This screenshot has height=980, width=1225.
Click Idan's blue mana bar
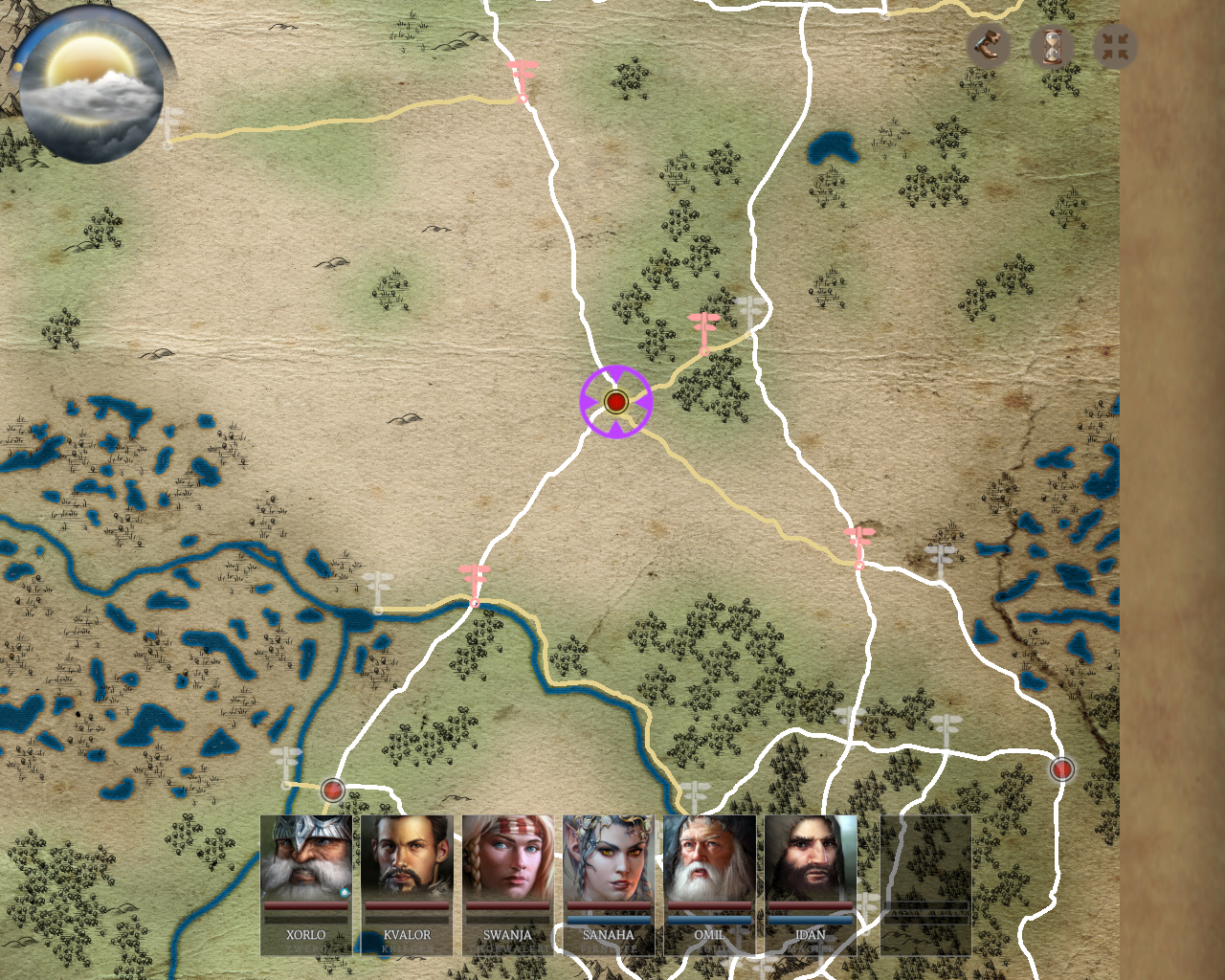tap(812, 919)
